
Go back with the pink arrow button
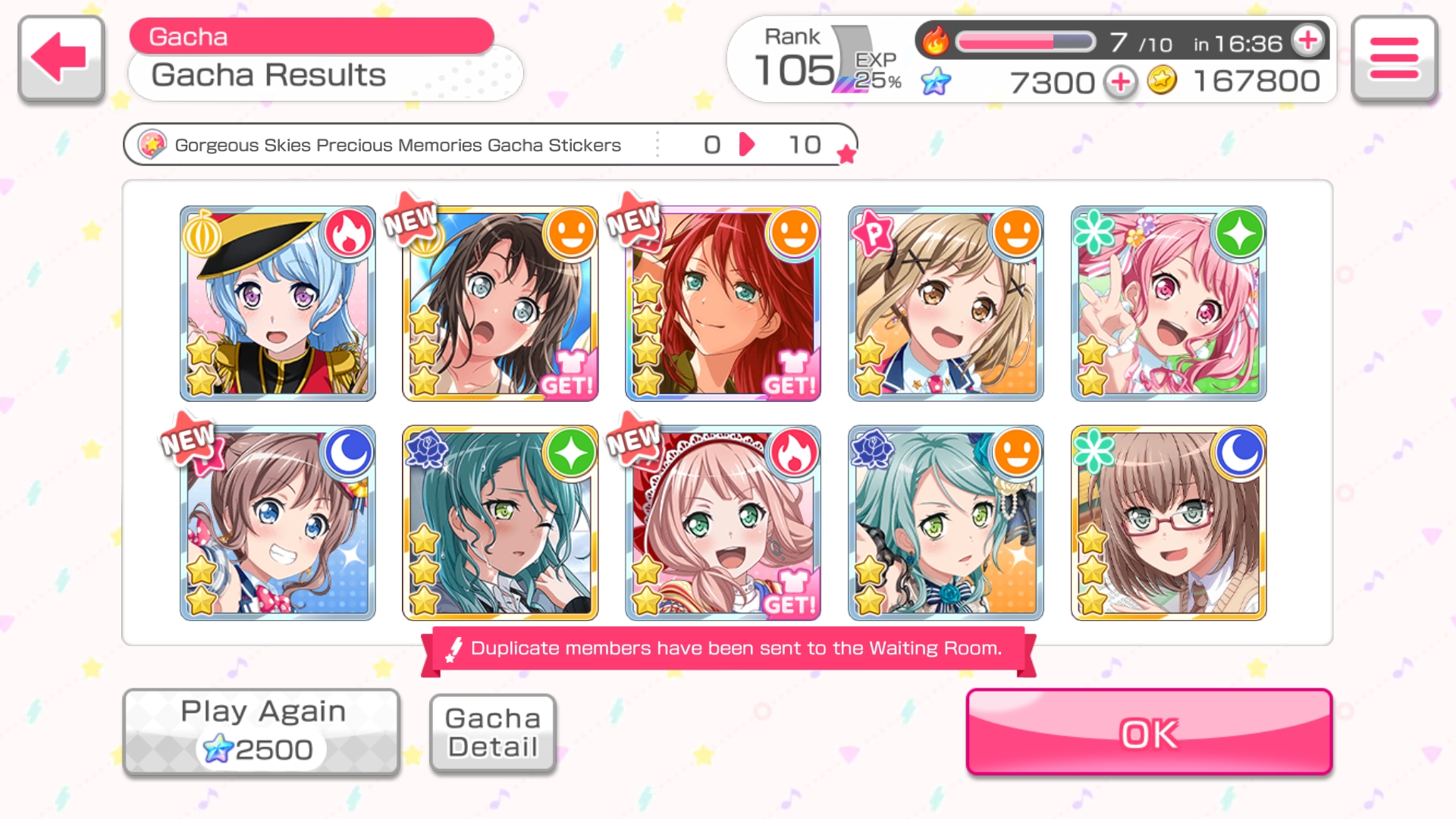click(x=61, y=58)
